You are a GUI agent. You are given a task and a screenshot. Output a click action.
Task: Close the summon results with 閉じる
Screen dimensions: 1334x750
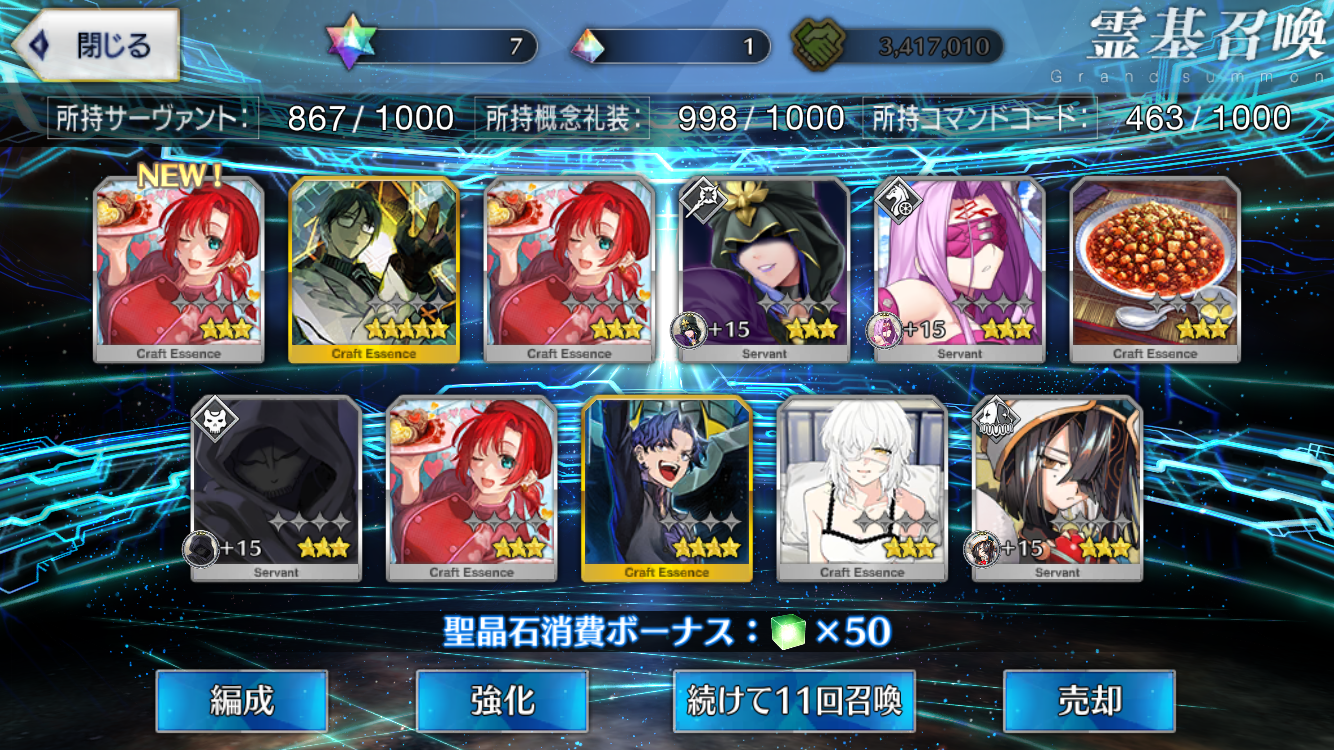tap(96, 45)
